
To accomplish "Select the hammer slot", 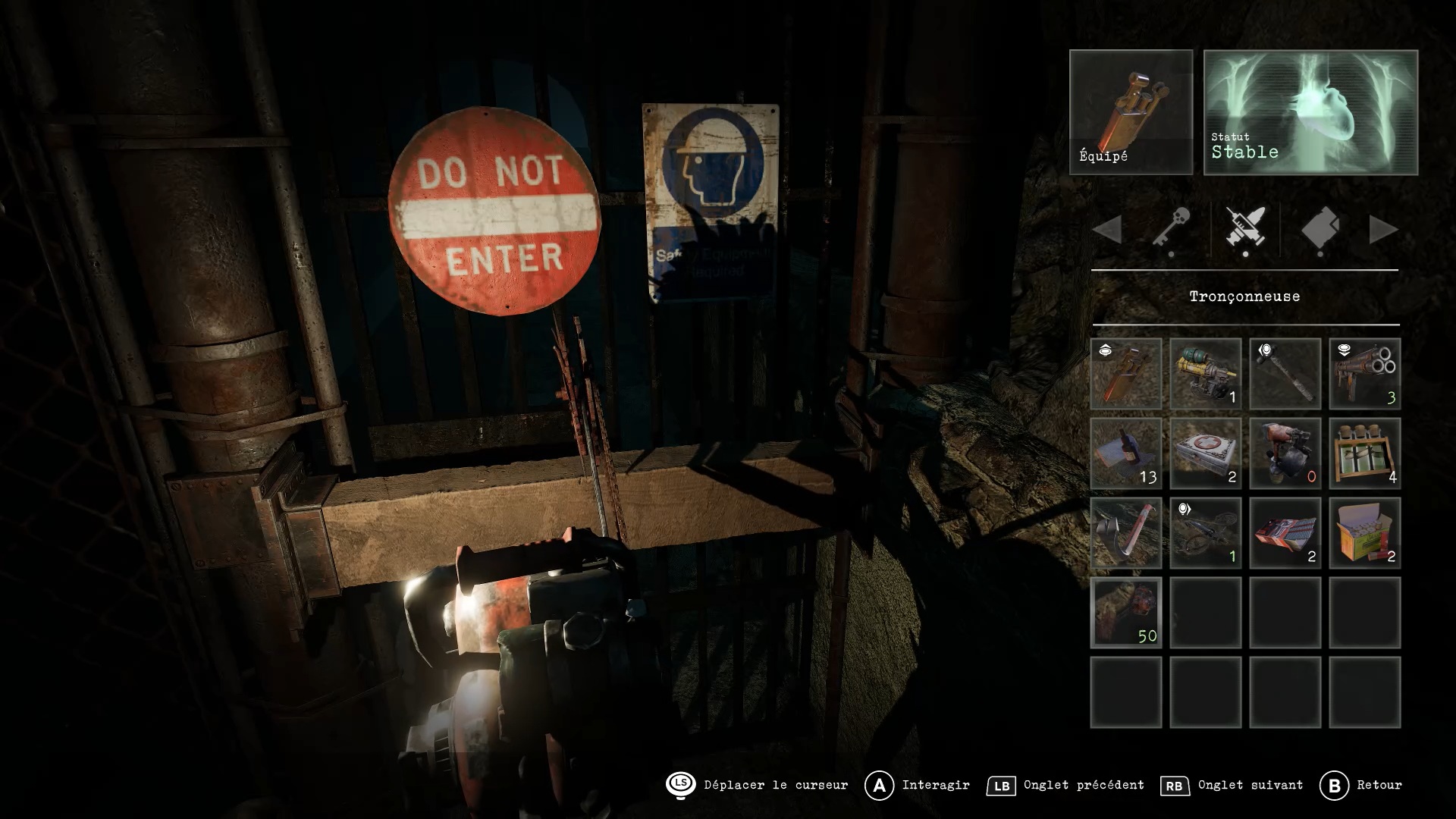I will tap(1285, 374).
